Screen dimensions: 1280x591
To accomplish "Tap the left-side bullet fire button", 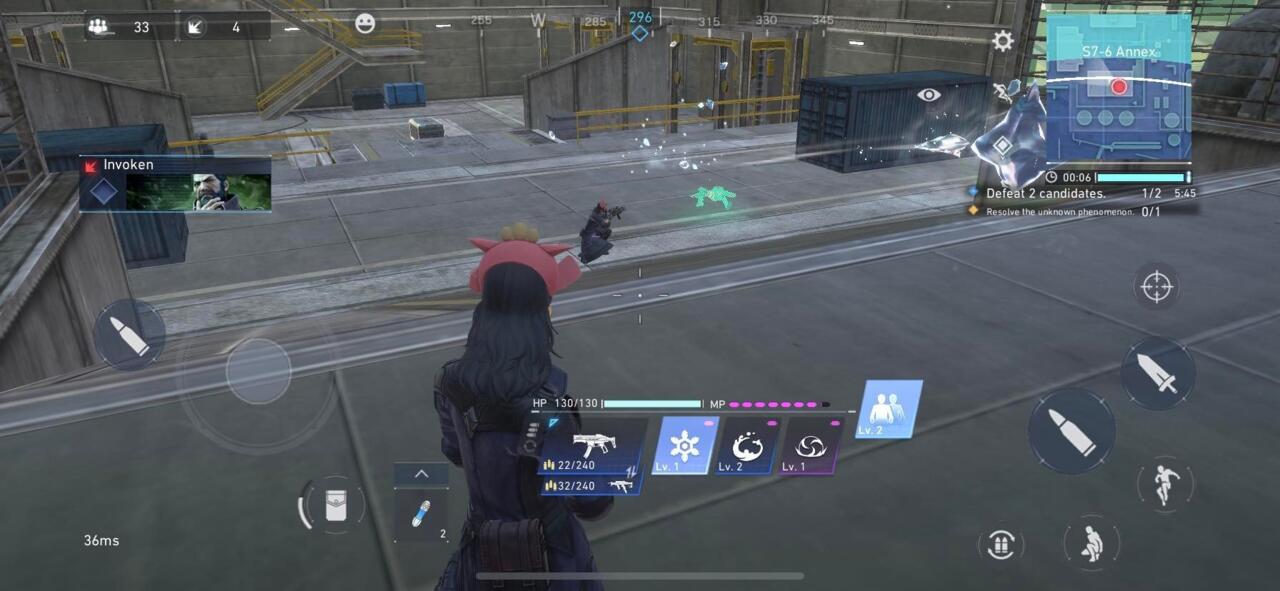I will (x=130, y=335).
